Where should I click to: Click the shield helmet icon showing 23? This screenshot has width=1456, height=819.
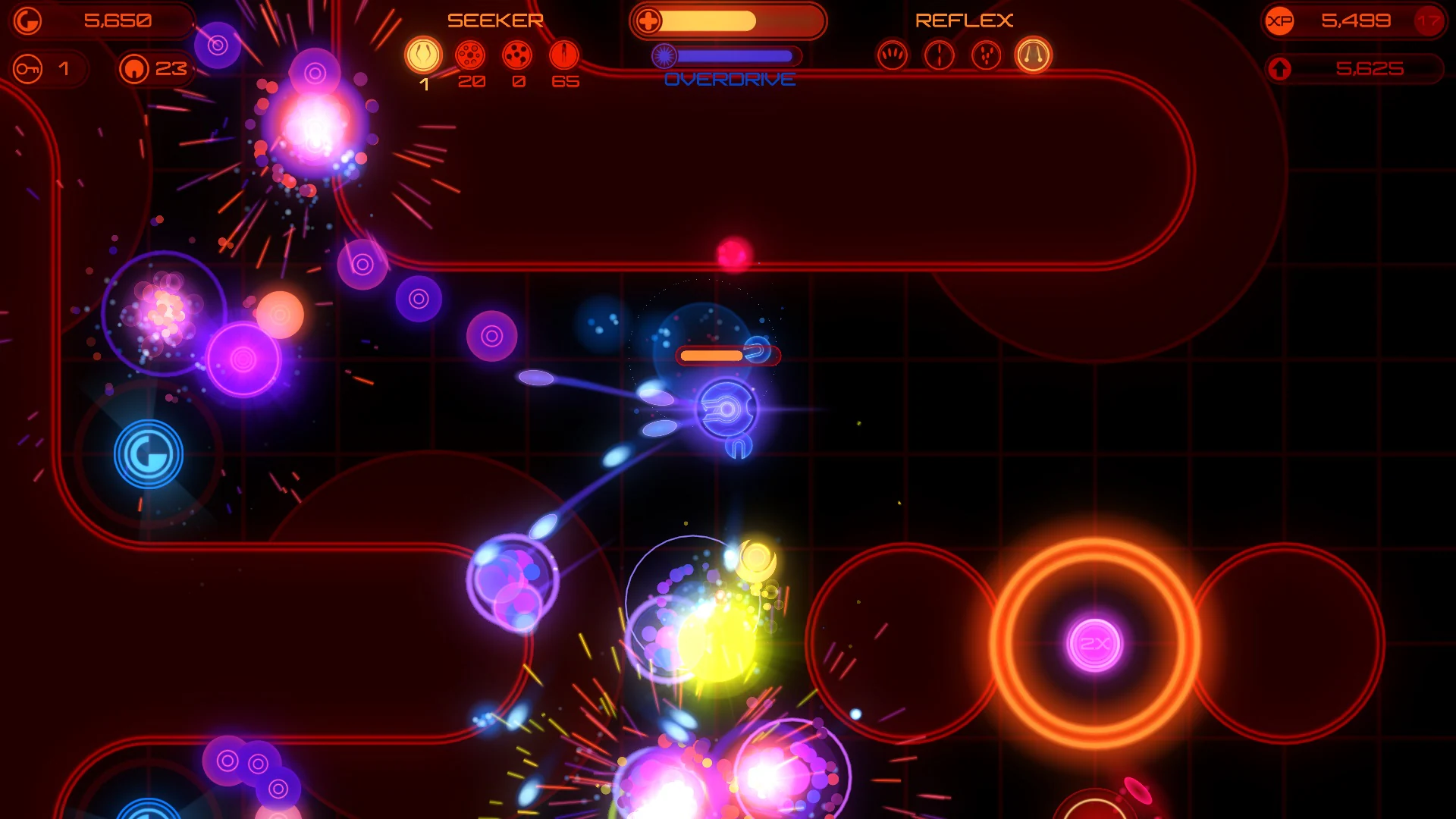pos(134,68)
